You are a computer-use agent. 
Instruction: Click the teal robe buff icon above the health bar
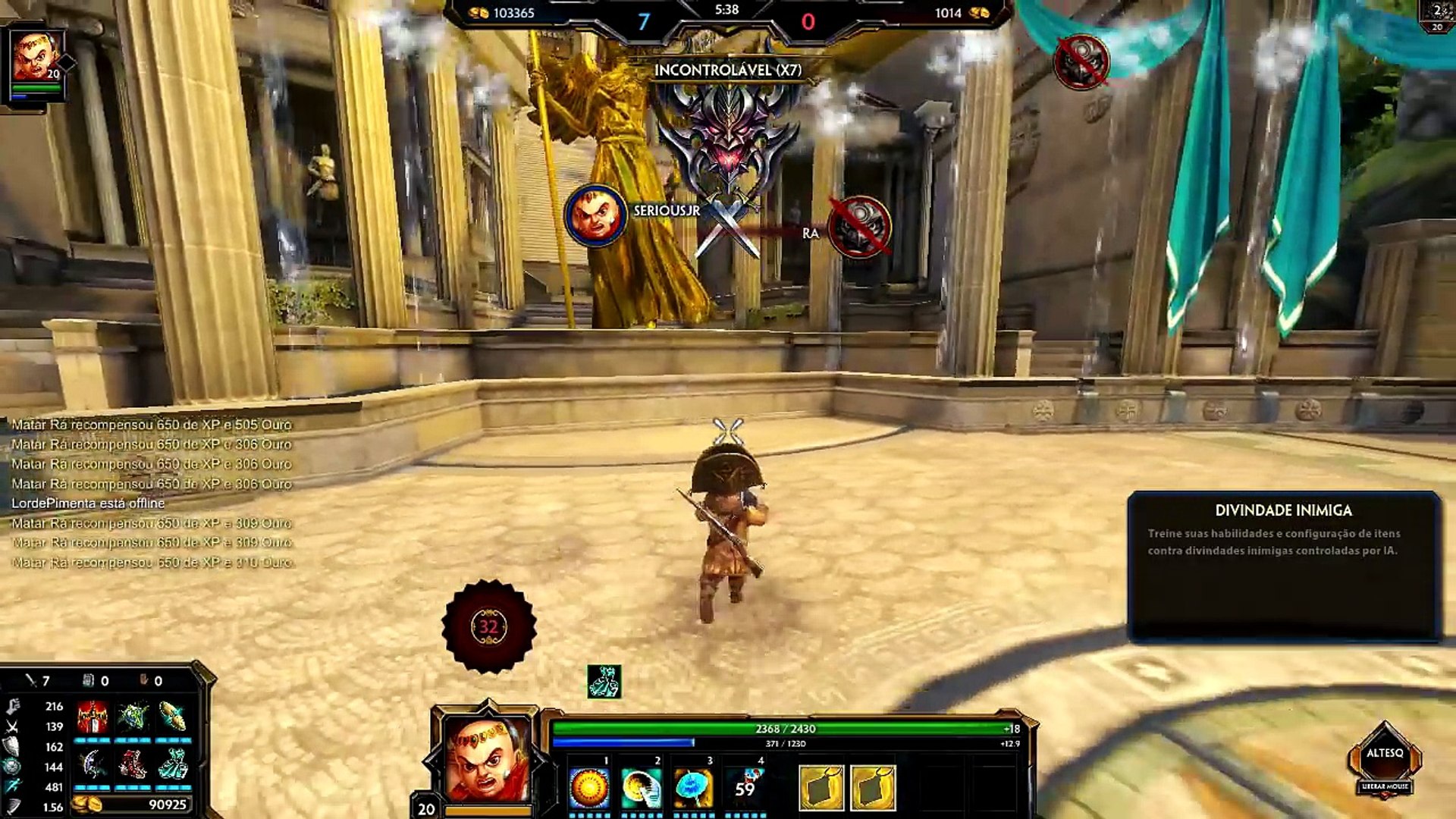[604, 681]
